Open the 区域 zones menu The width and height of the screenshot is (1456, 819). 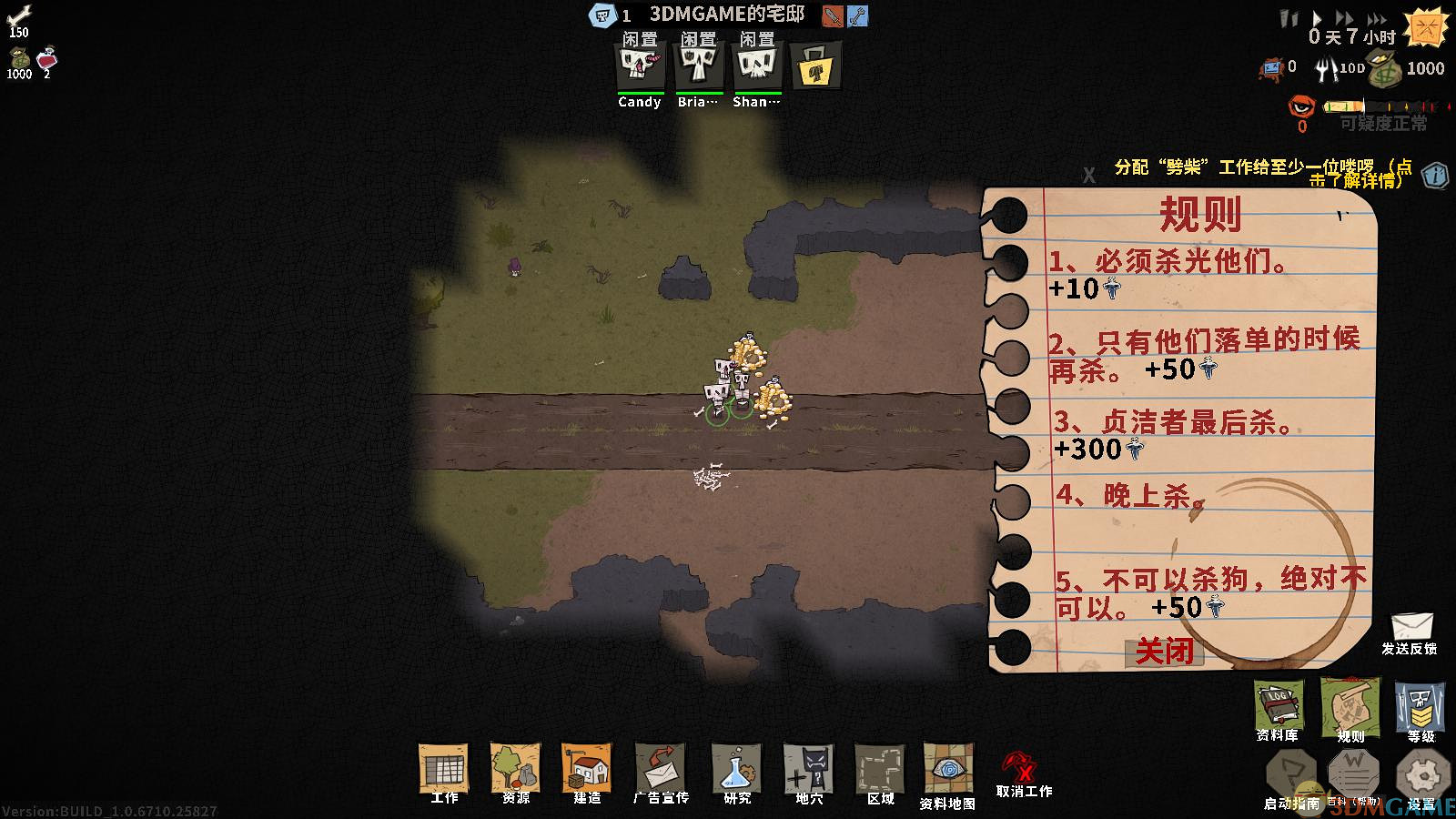(880, 770)
